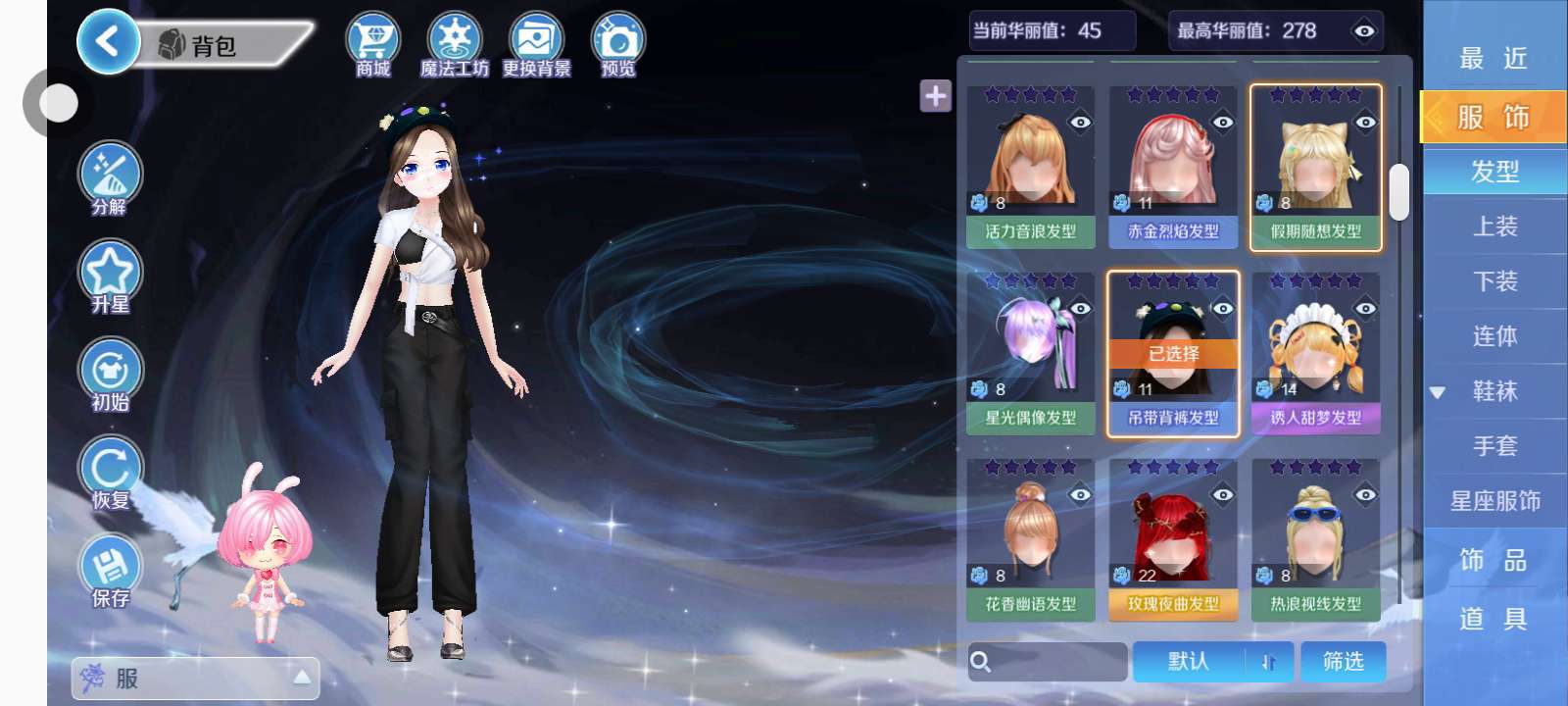Viewport: 1568px width, 706px height.
Task: Change background with 更换背景
Action: tap(536, 44)
